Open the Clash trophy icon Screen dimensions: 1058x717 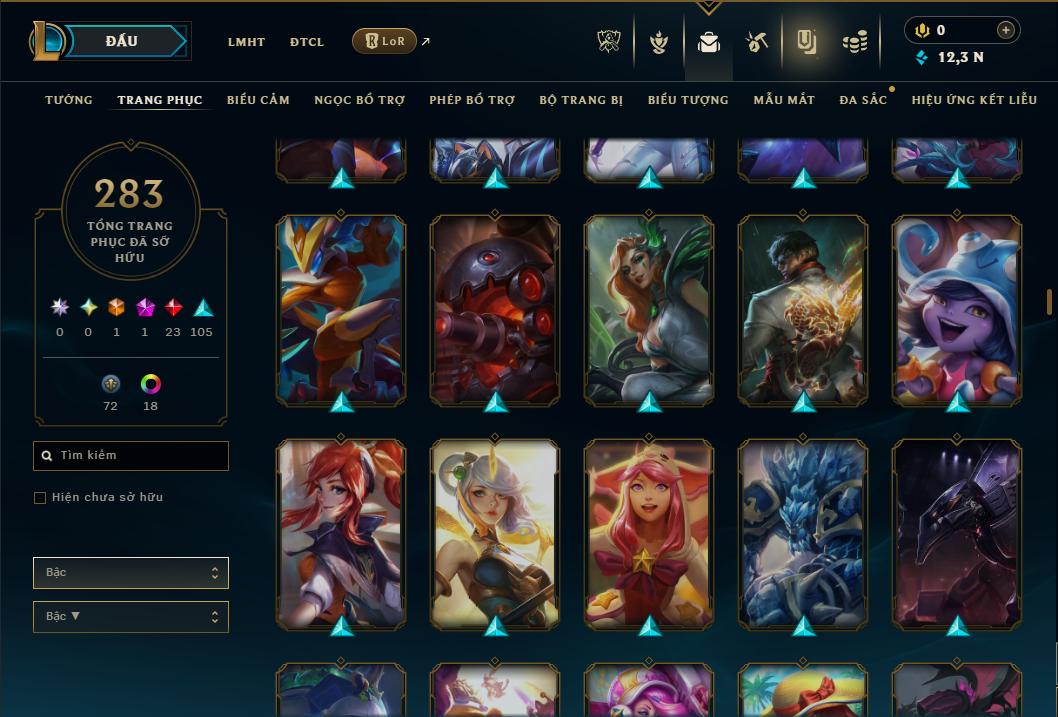click(609, 42)
